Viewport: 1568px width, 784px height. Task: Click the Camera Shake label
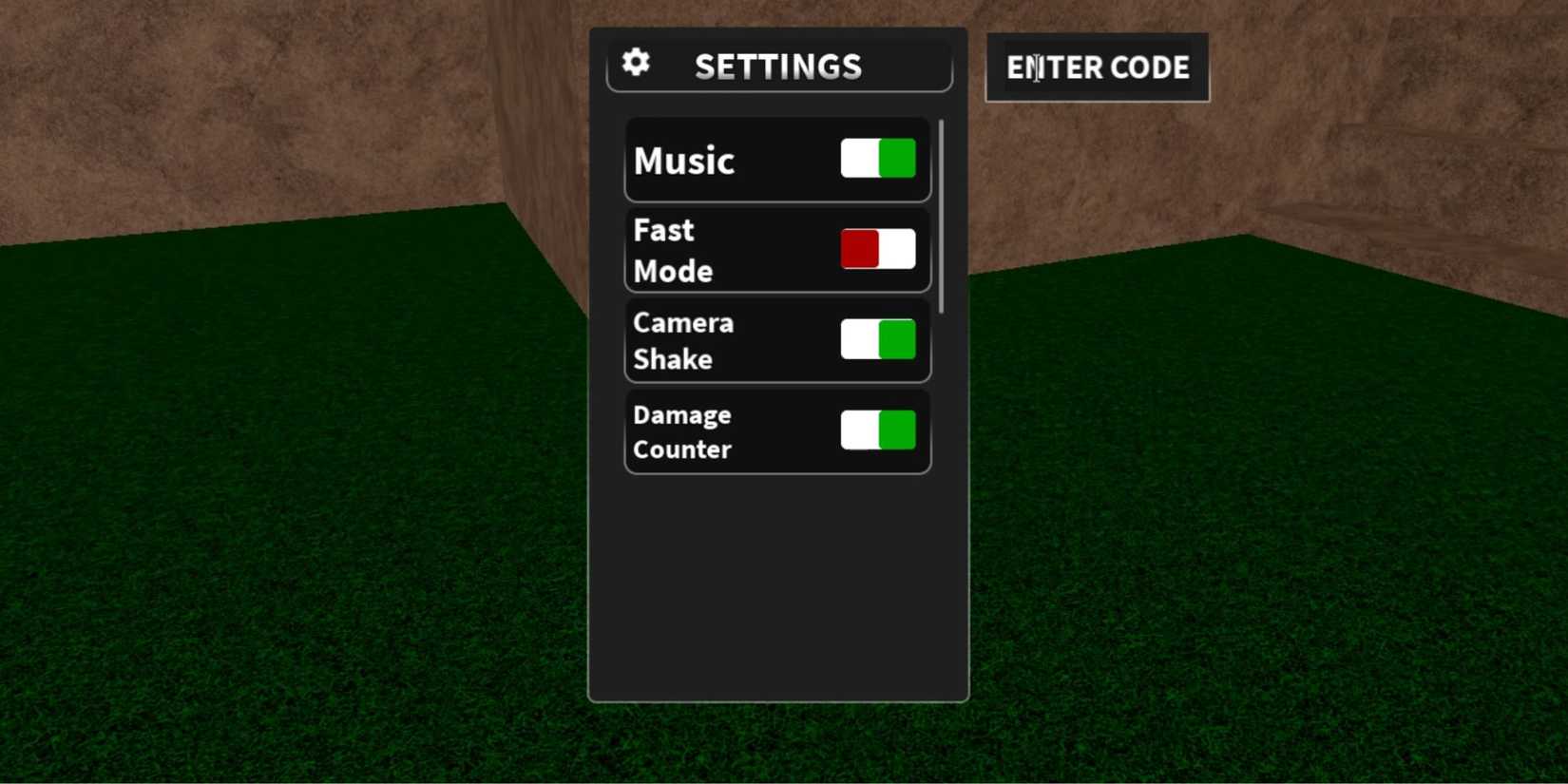[x=682, y=340]
